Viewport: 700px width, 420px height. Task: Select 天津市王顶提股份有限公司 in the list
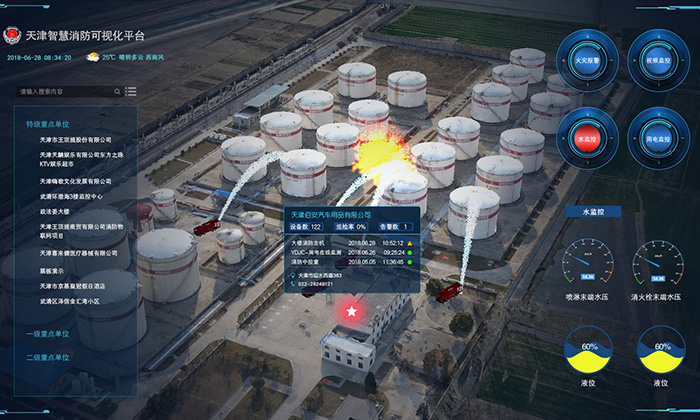pos(76,140)
